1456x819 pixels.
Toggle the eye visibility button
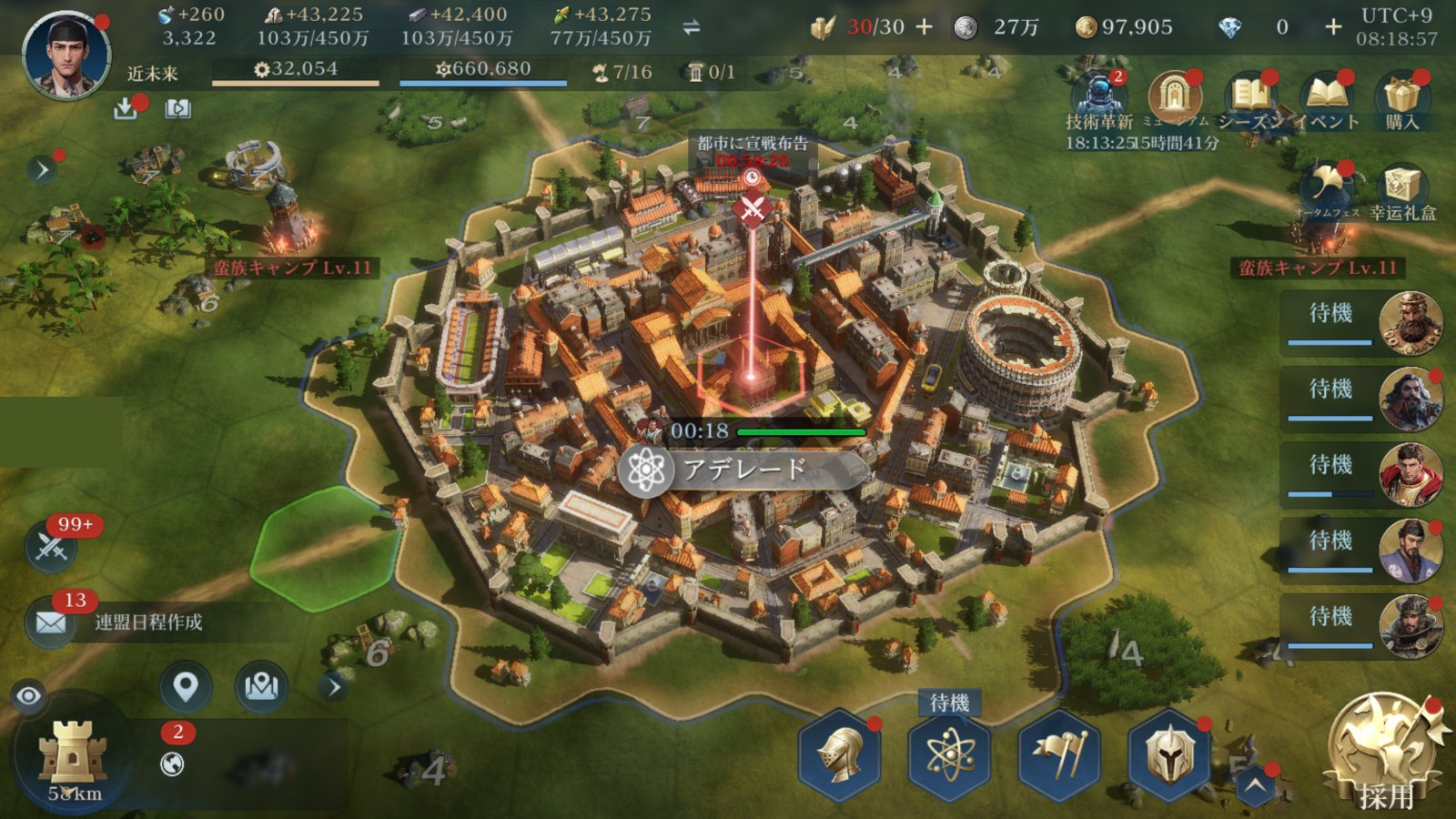pyautogui.click(x=29, y=697)
